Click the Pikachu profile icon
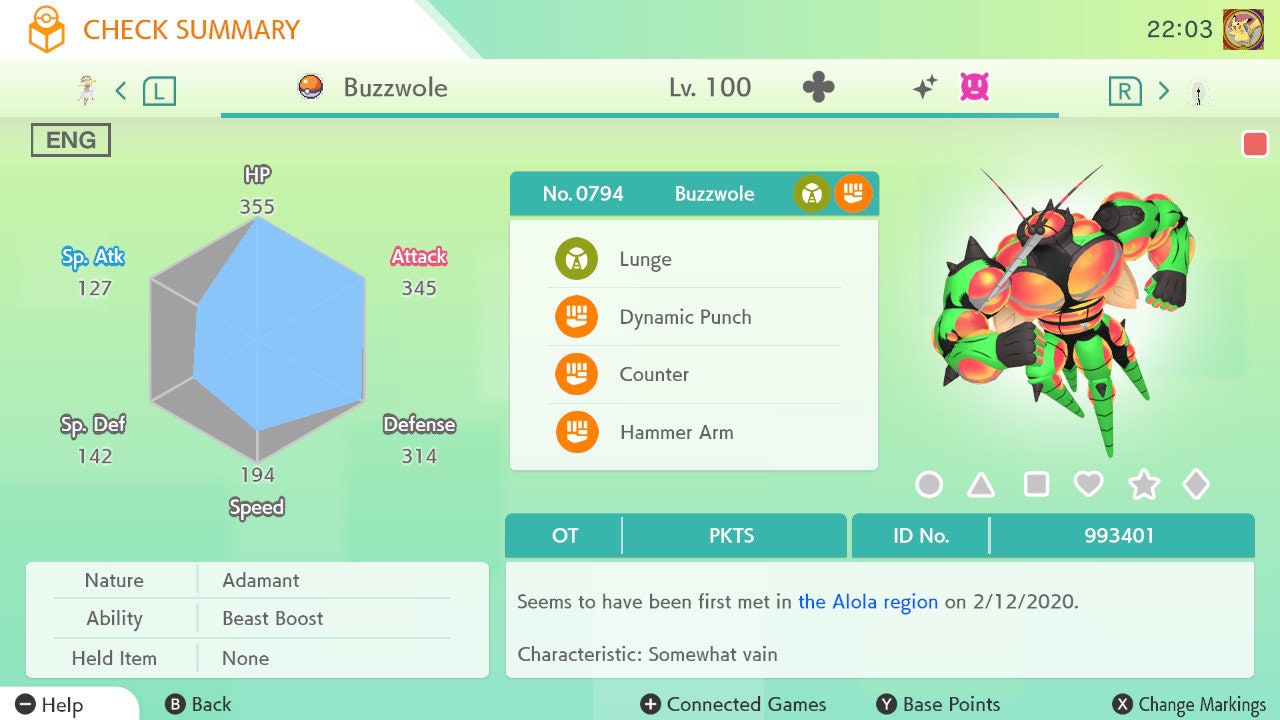Viewport: 1280px width, 720px height. click(x=1243, y=29)
